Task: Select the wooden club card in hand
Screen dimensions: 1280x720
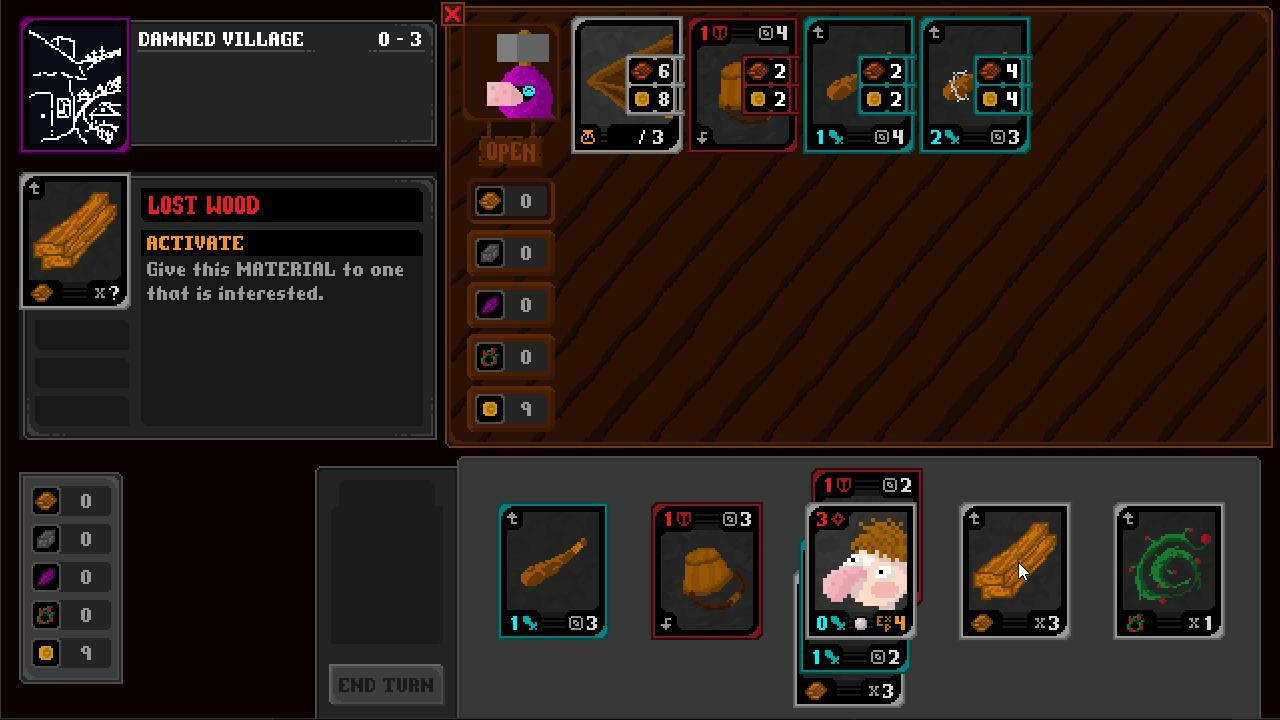Action: tap(553, 571)
